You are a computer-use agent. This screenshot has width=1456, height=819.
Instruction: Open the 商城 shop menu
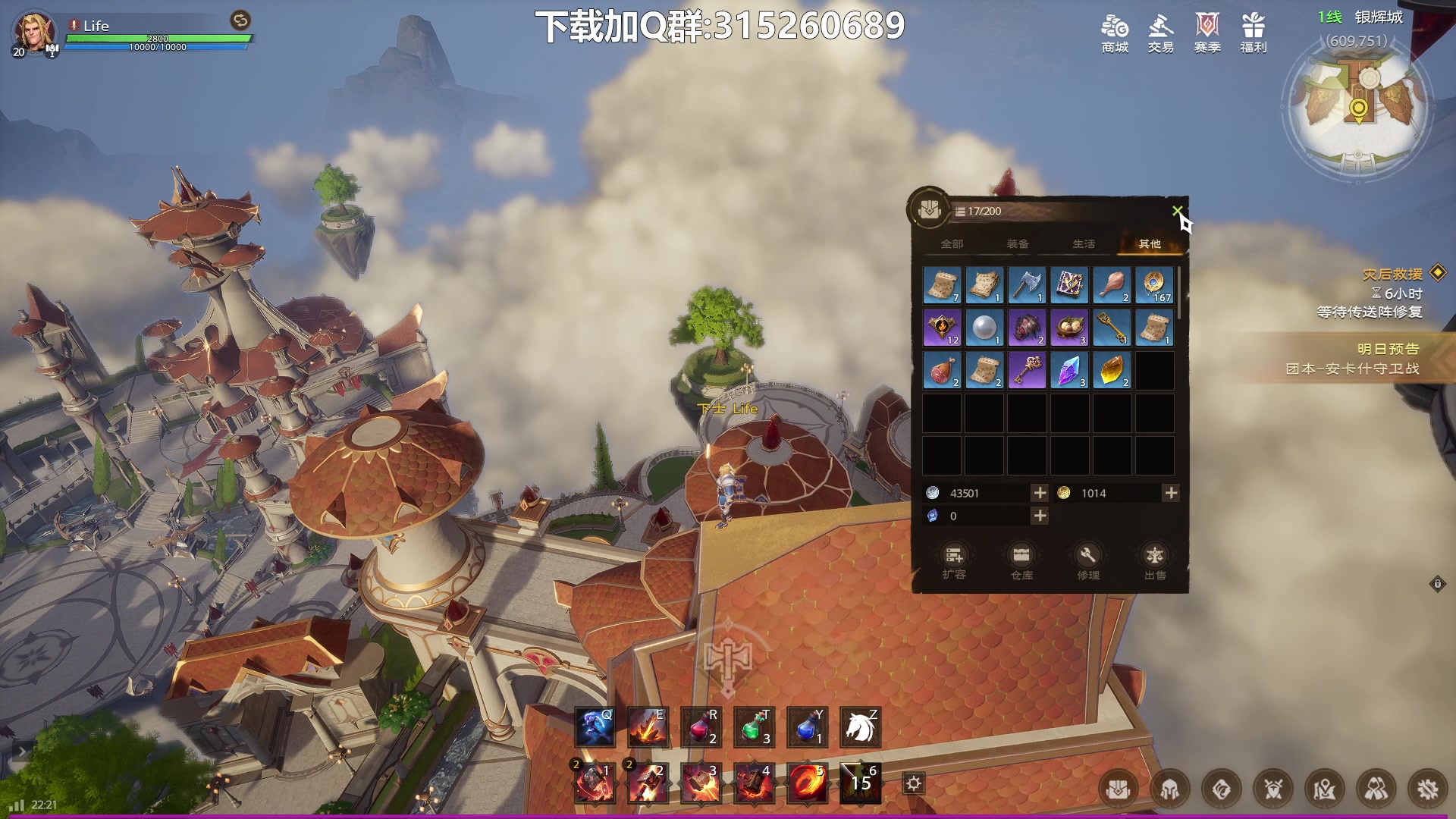coord(1115,33)
